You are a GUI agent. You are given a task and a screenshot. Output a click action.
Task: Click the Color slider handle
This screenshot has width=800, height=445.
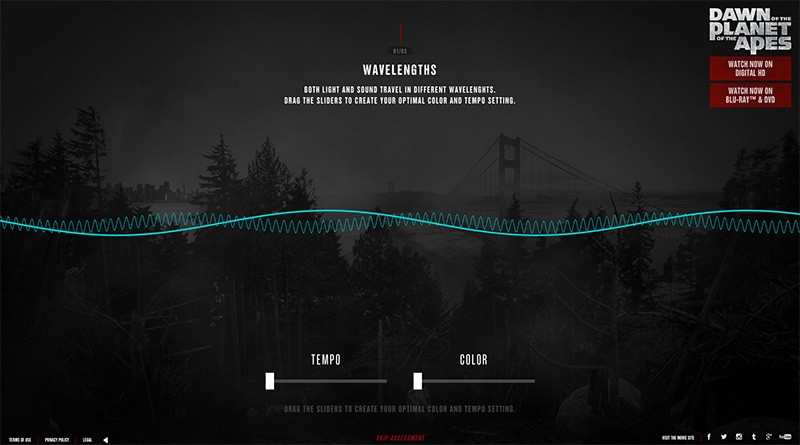tap(418, 380)
